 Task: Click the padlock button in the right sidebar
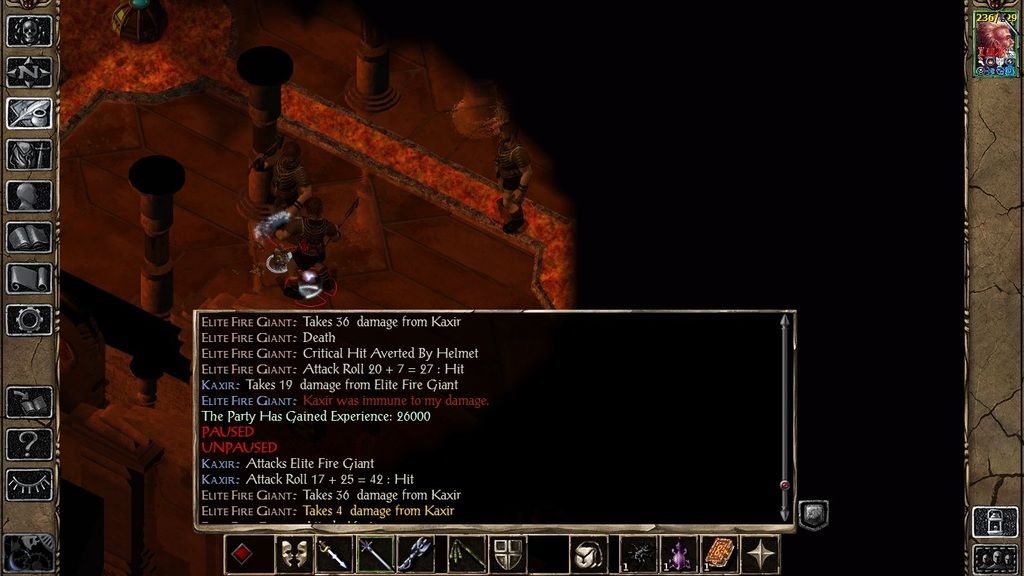(995, 521)
